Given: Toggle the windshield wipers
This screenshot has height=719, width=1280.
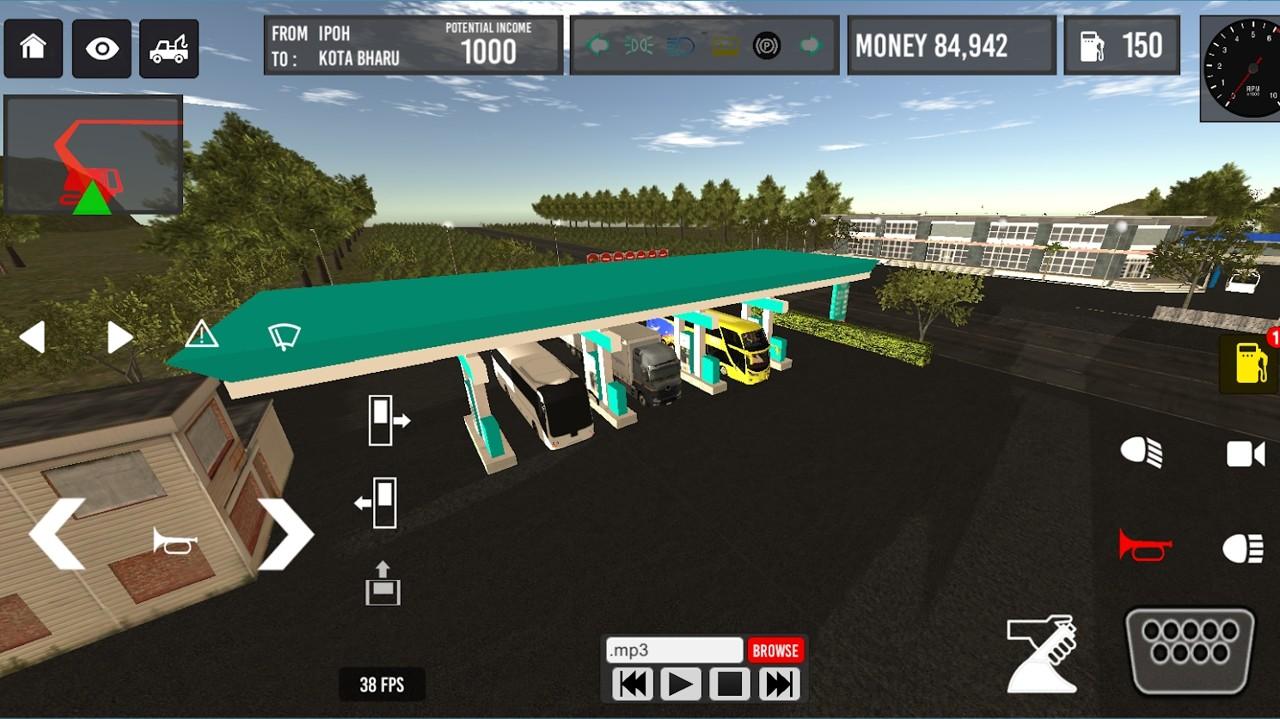Looking at the screenshot, I should coord(284,336).
